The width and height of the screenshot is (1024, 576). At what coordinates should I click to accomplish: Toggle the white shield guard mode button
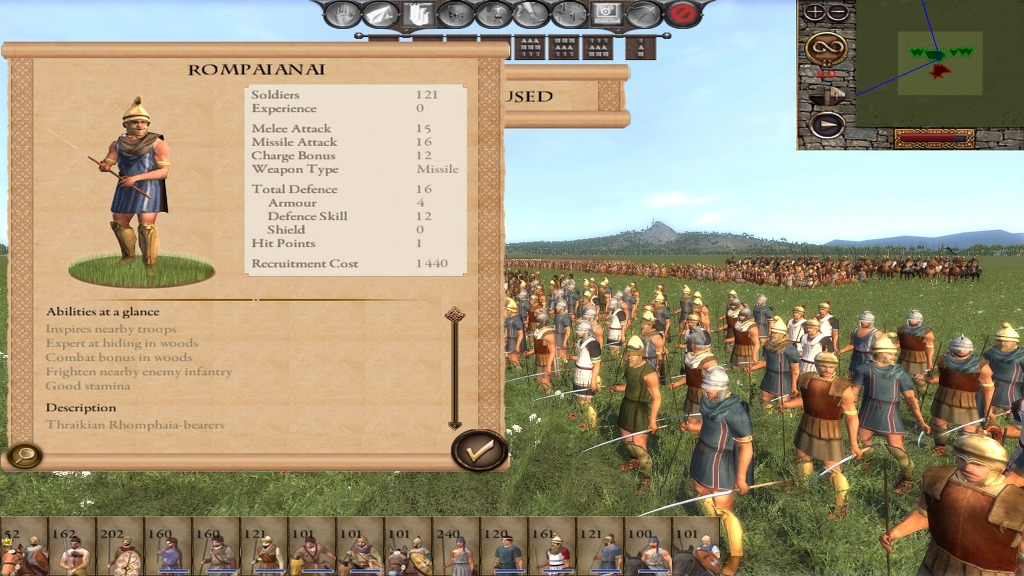(418, 14)
